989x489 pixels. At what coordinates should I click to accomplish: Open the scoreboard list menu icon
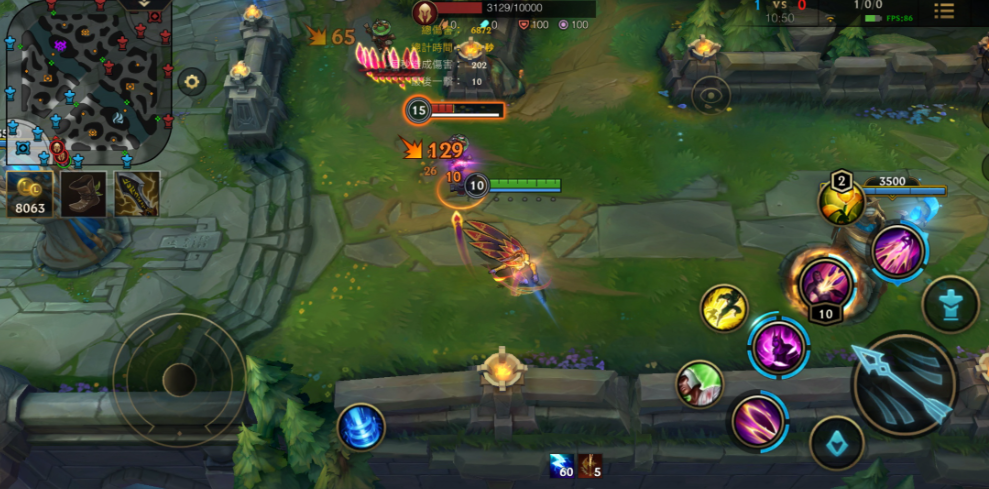pos(943,11)
